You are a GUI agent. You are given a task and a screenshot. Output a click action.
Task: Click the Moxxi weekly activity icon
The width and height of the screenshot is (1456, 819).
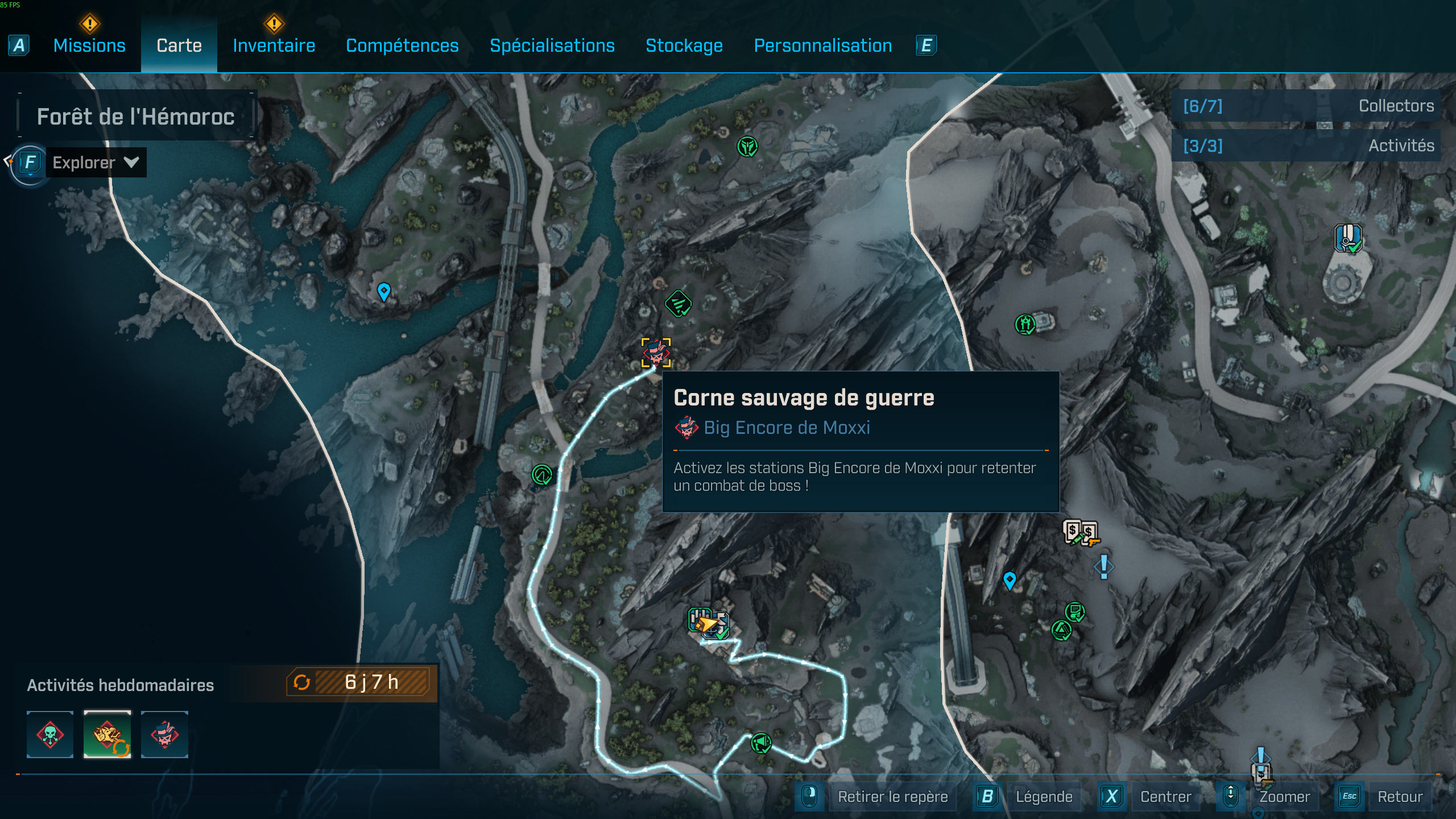click(x=165, y=735)
